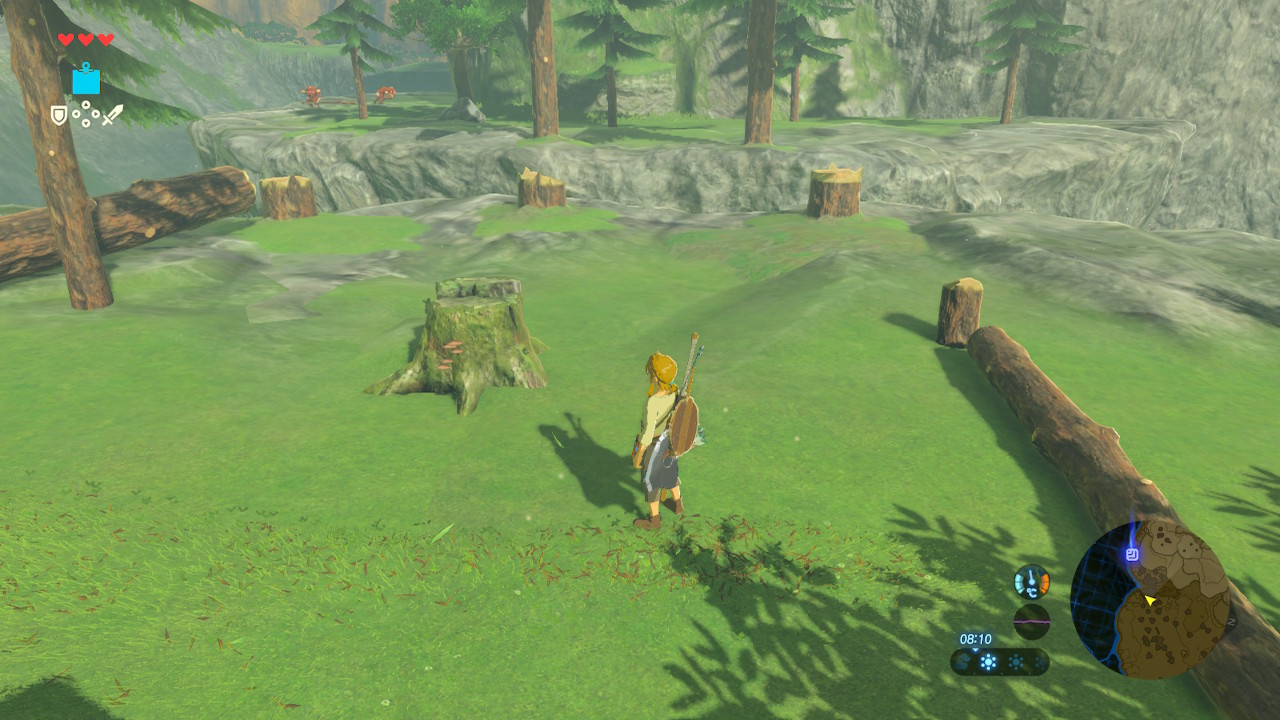Image resolution: width=1280 pixels, height=720 pixels.
Task: Check the thermometer temperature gauge
Action: pyautogui.click(x=1031, y=581)
